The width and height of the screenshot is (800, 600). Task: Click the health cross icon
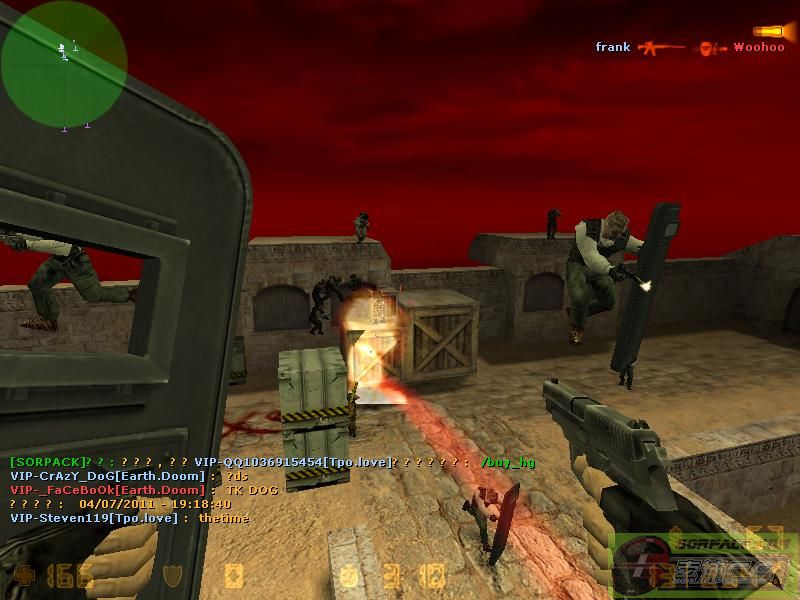pyautogui.click(x=23, y=576)
